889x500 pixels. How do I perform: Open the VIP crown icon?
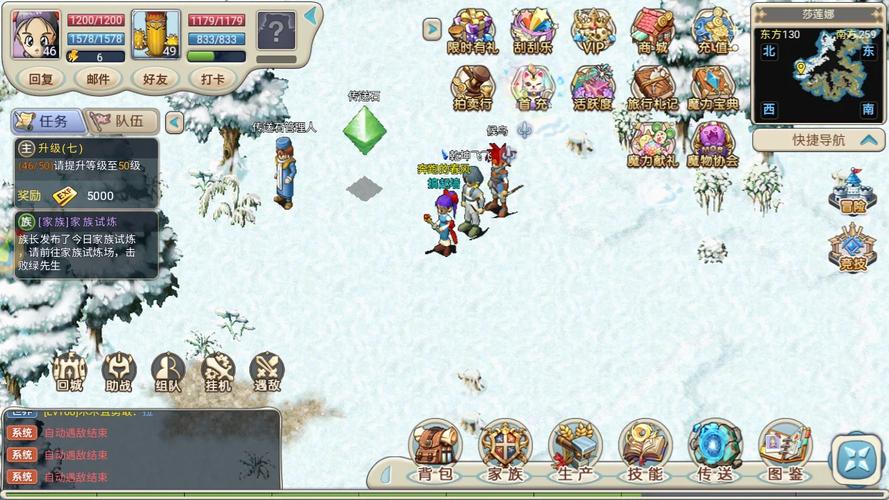click(593, 31)
